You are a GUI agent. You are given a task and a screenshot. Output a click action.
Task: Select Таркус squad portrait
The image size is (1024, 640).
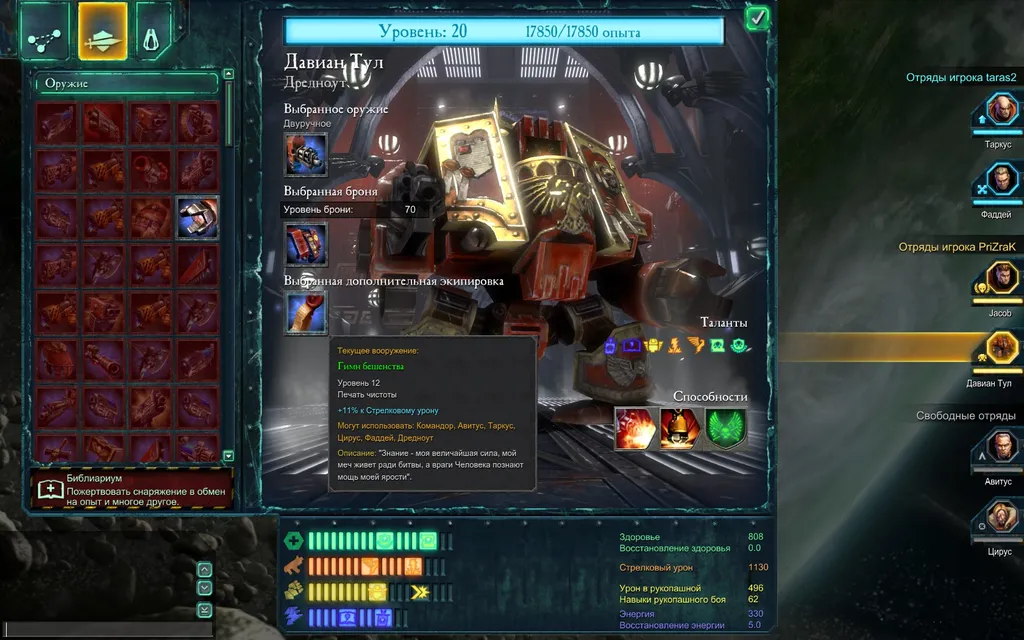pyautogui.click(x=998, y=111)
